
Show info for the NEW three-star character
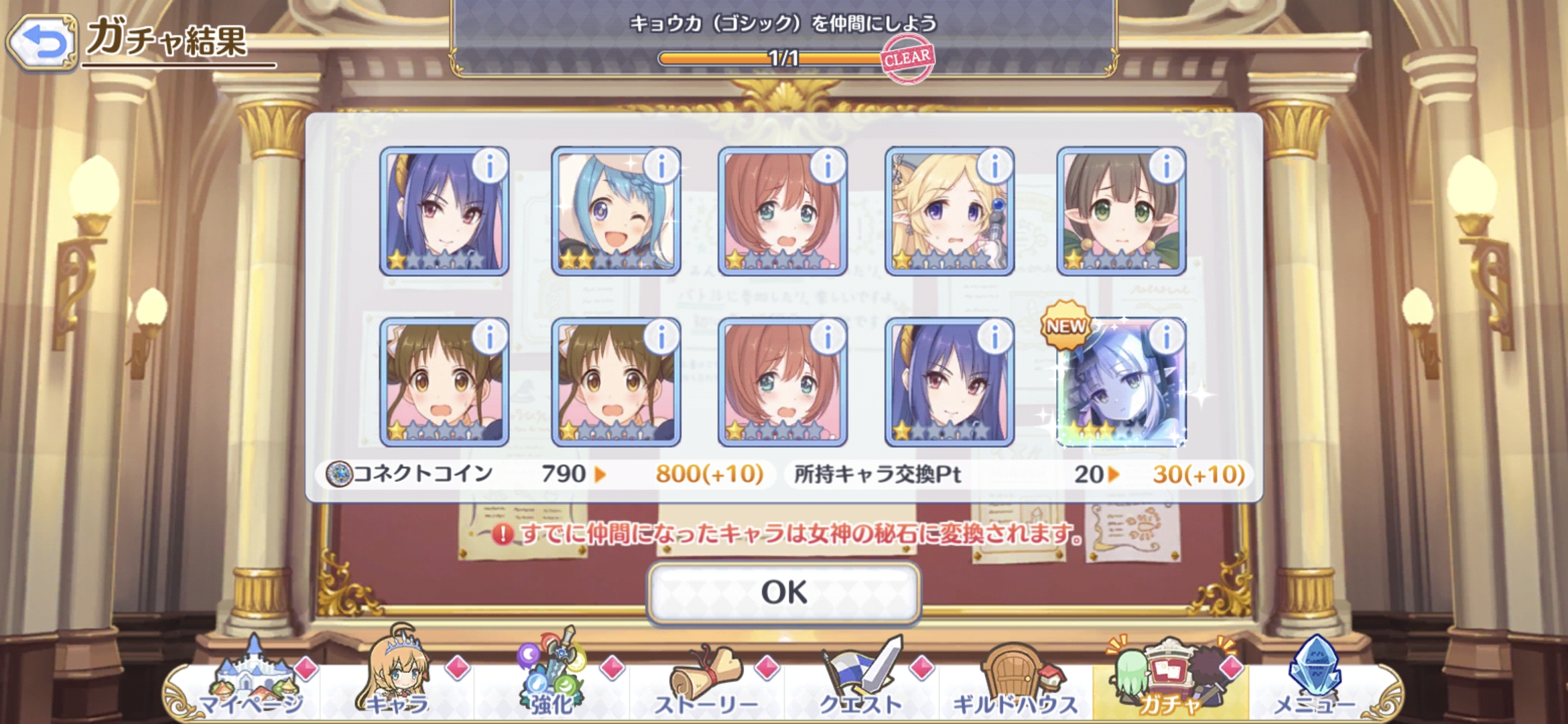tap(1167, 337)
